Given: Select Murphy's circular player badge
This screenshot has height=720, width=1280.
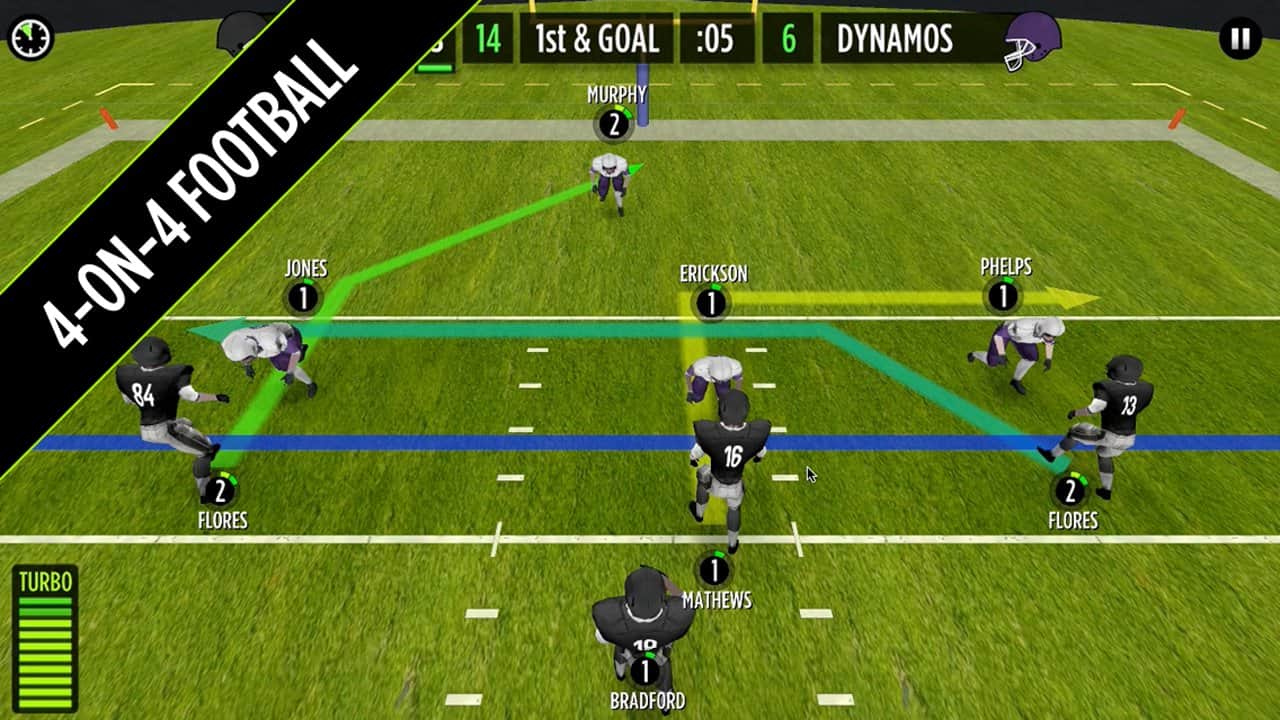Looking at the screenshot, I should pyautogui.click(x=616, y=124).
